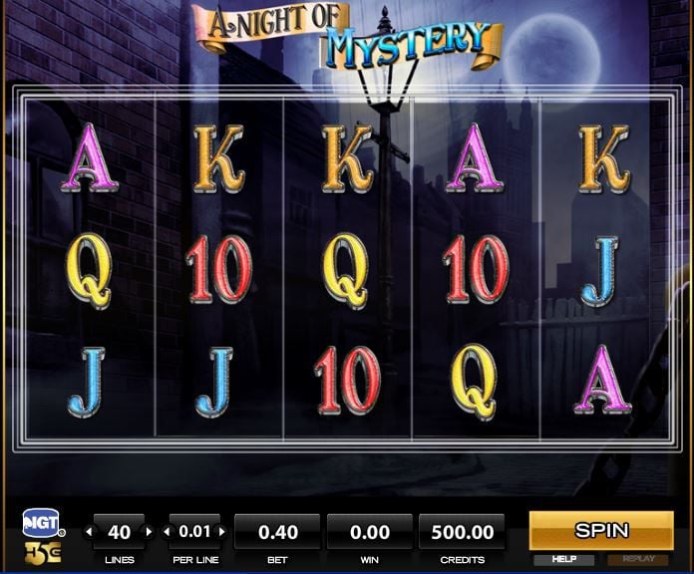Raise the per line bet amount
The height and width of the screenshot is (574, 694).
click(221, 531)
